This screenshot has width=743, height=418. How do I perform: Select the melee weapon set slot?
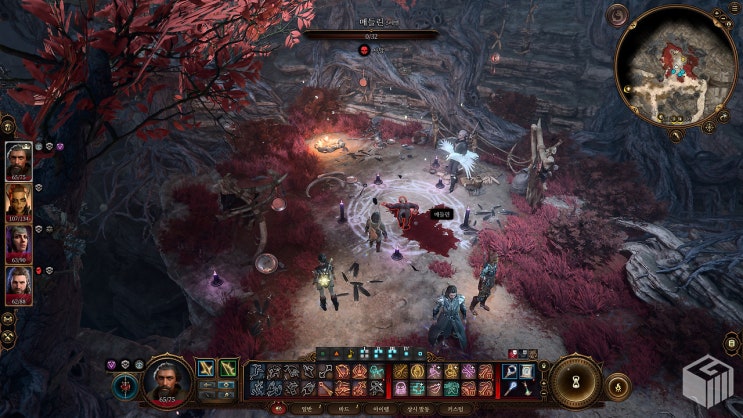click(x=206, y=369)
